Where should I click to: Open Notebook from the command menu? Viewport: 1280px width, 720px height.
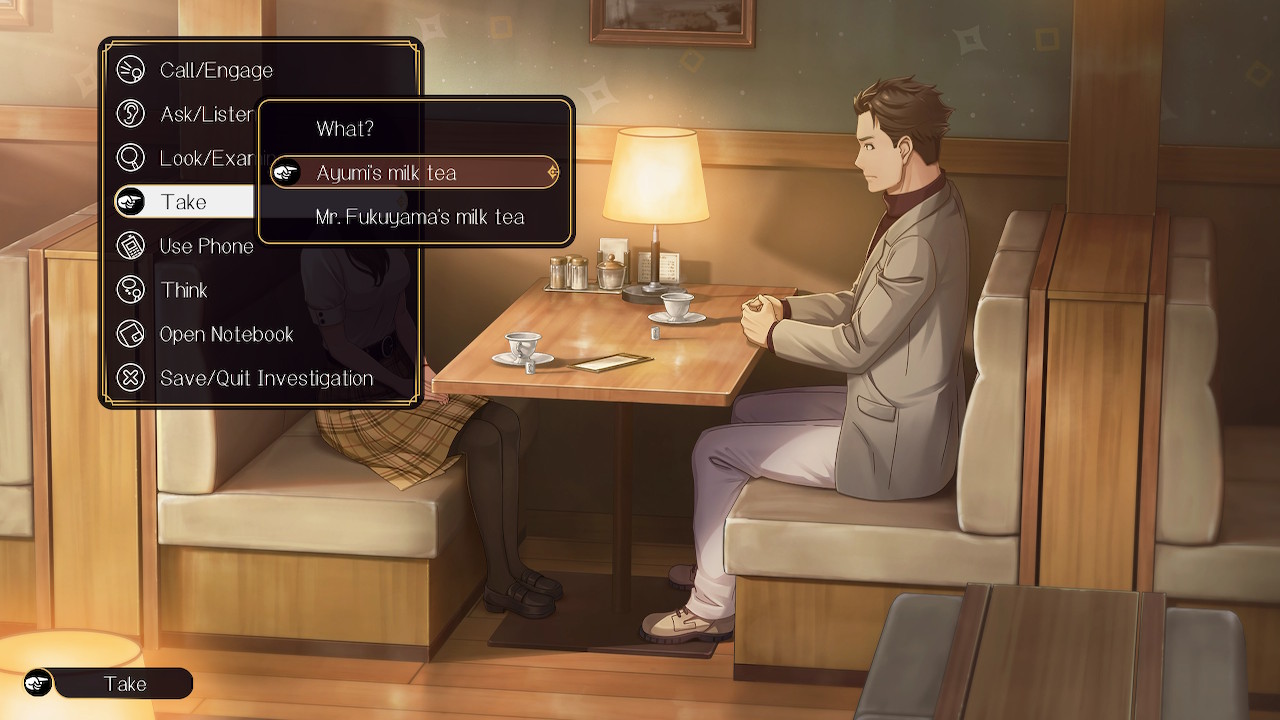click(x=226, y=334)
